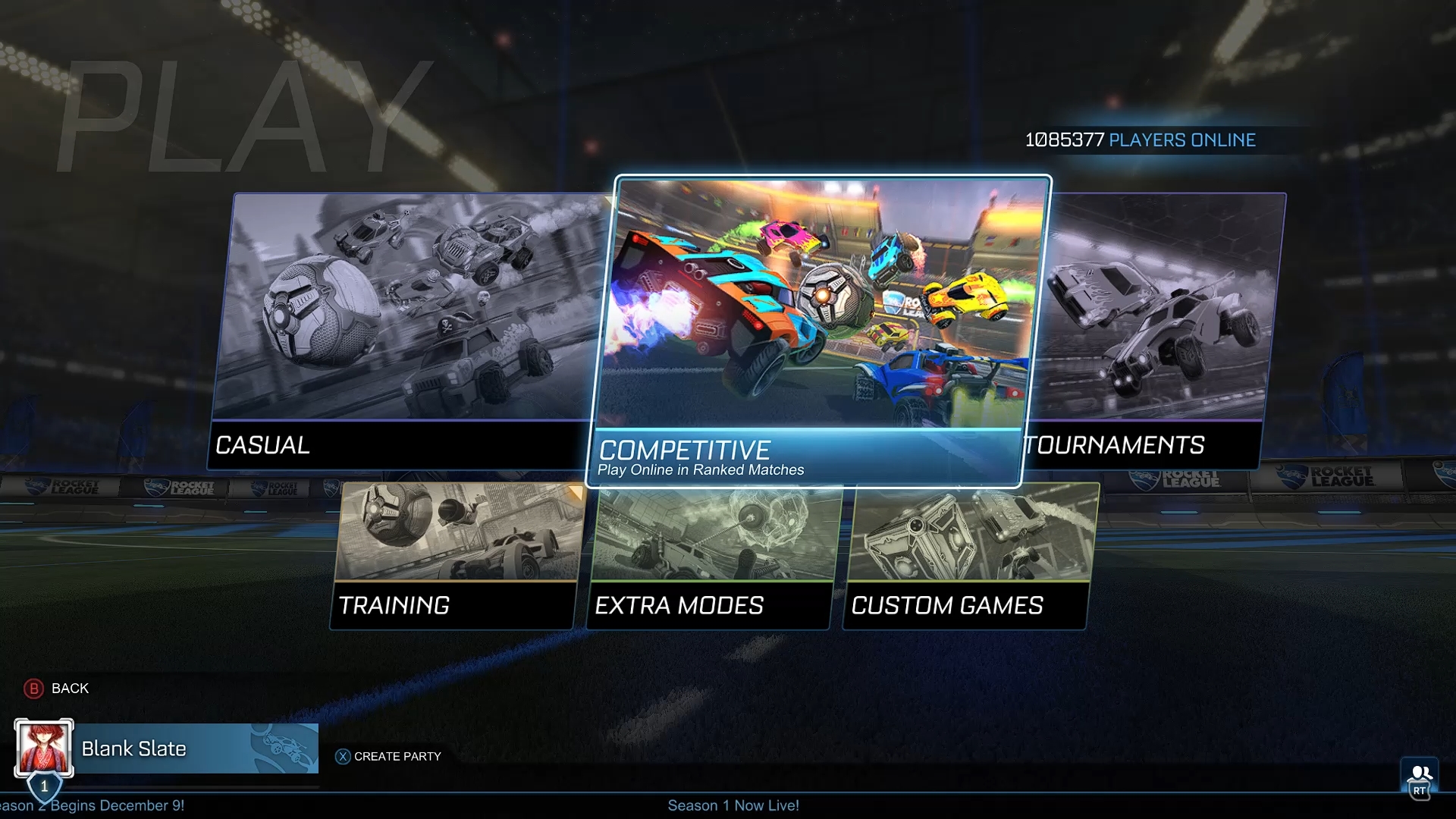Viewport: 1456px width, 819px height.
Task: Create a party
Action: point(388,756)
